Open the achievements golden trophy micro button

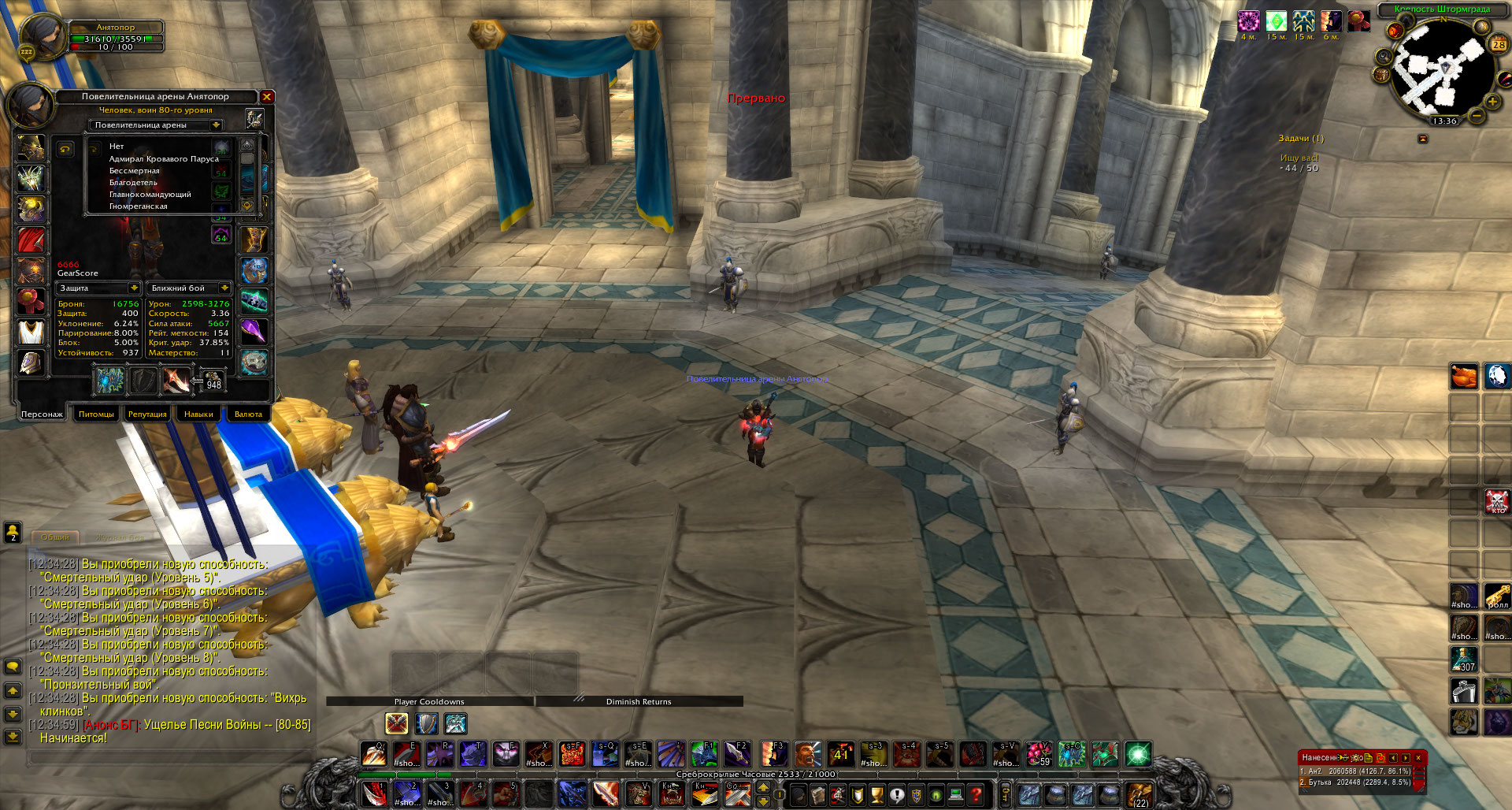click(x=876, y=795)
